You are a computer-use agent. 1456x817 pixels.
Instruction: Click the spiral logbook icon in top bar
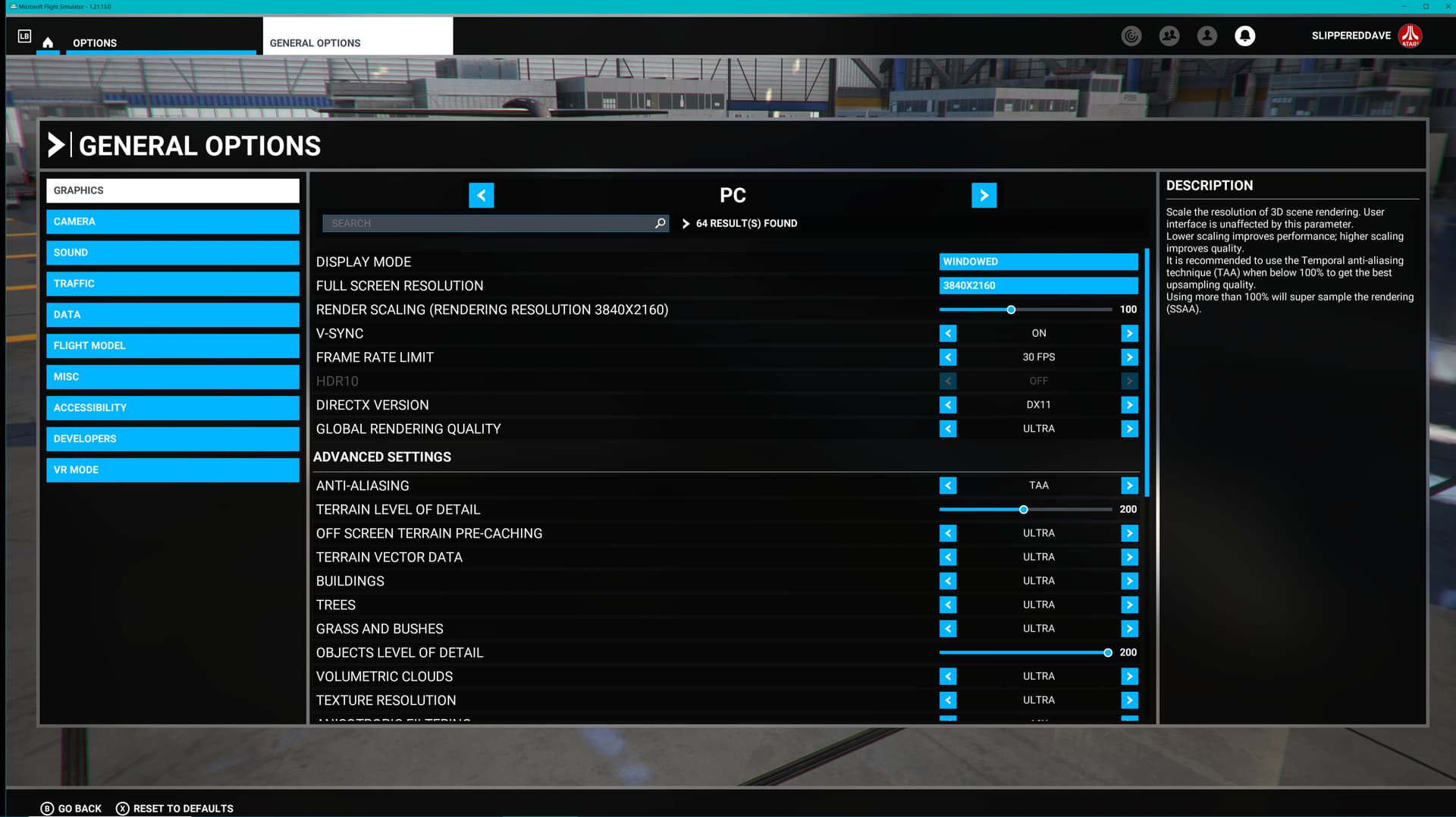pyautogui.click(x=1131, y=36)
